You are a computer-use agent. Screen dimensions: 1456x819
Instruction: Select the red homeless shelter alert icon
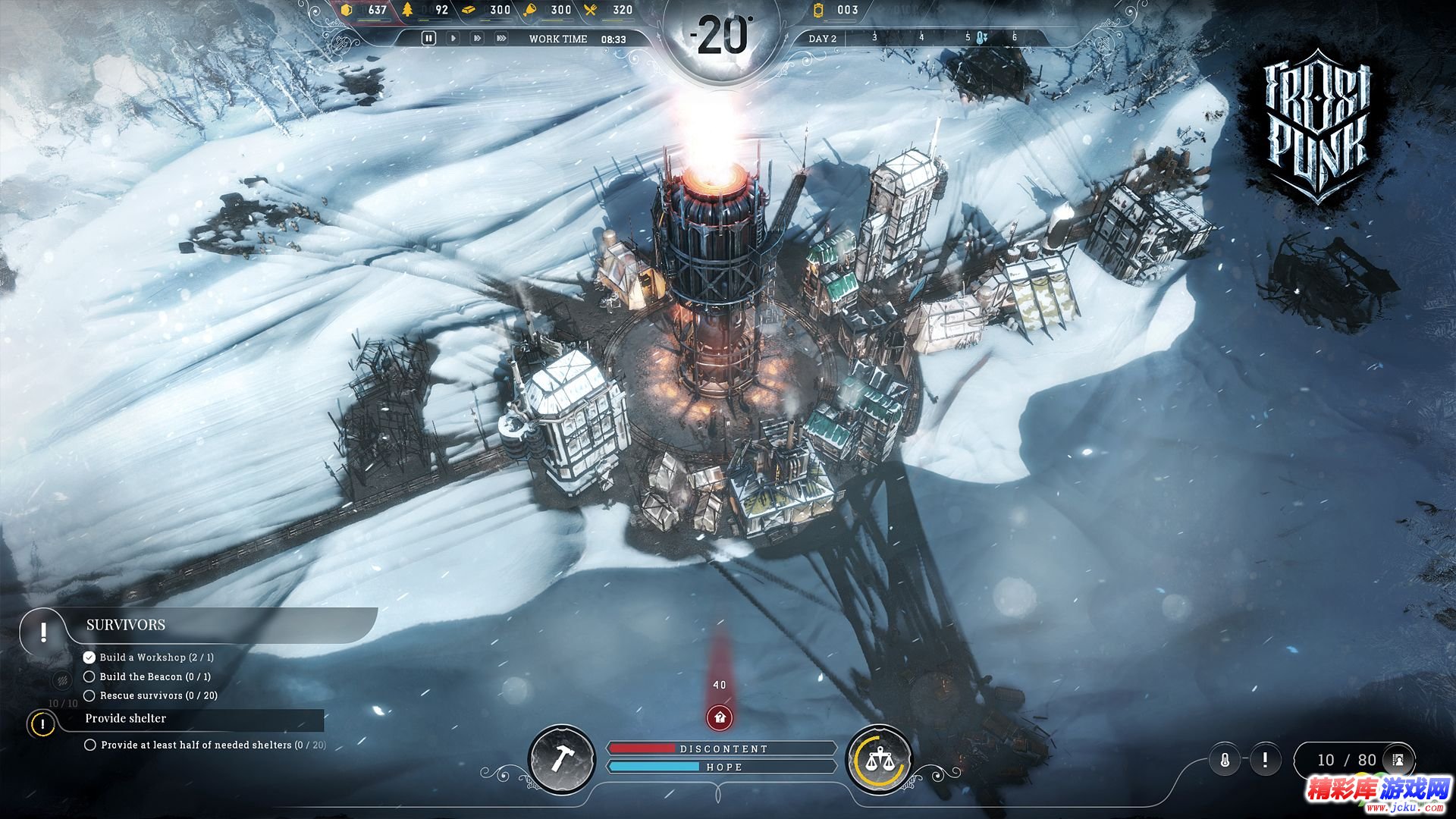click(x=719, y=717)
